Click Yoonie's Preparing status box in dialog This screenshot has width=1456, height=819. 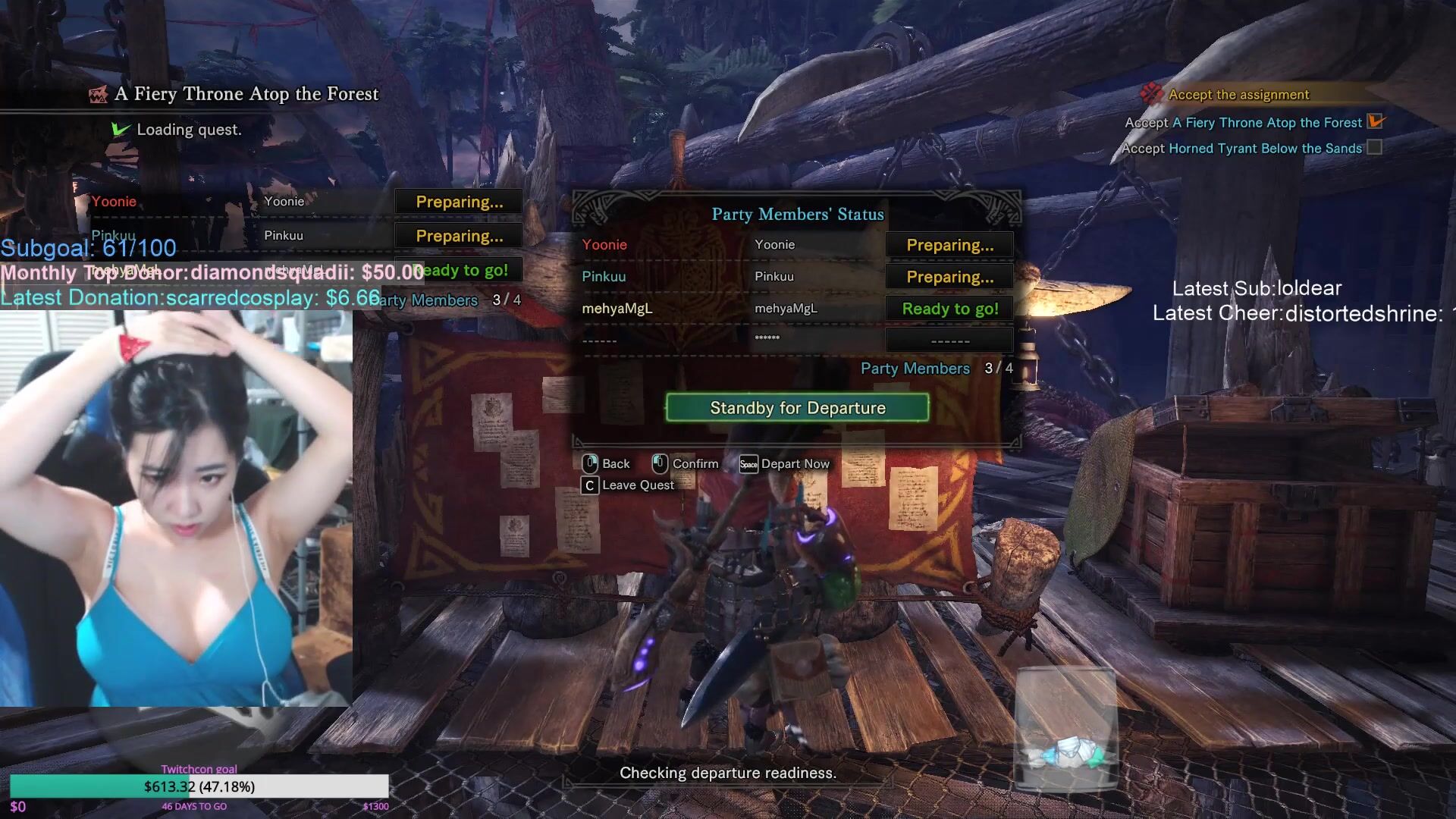(949, 245)
